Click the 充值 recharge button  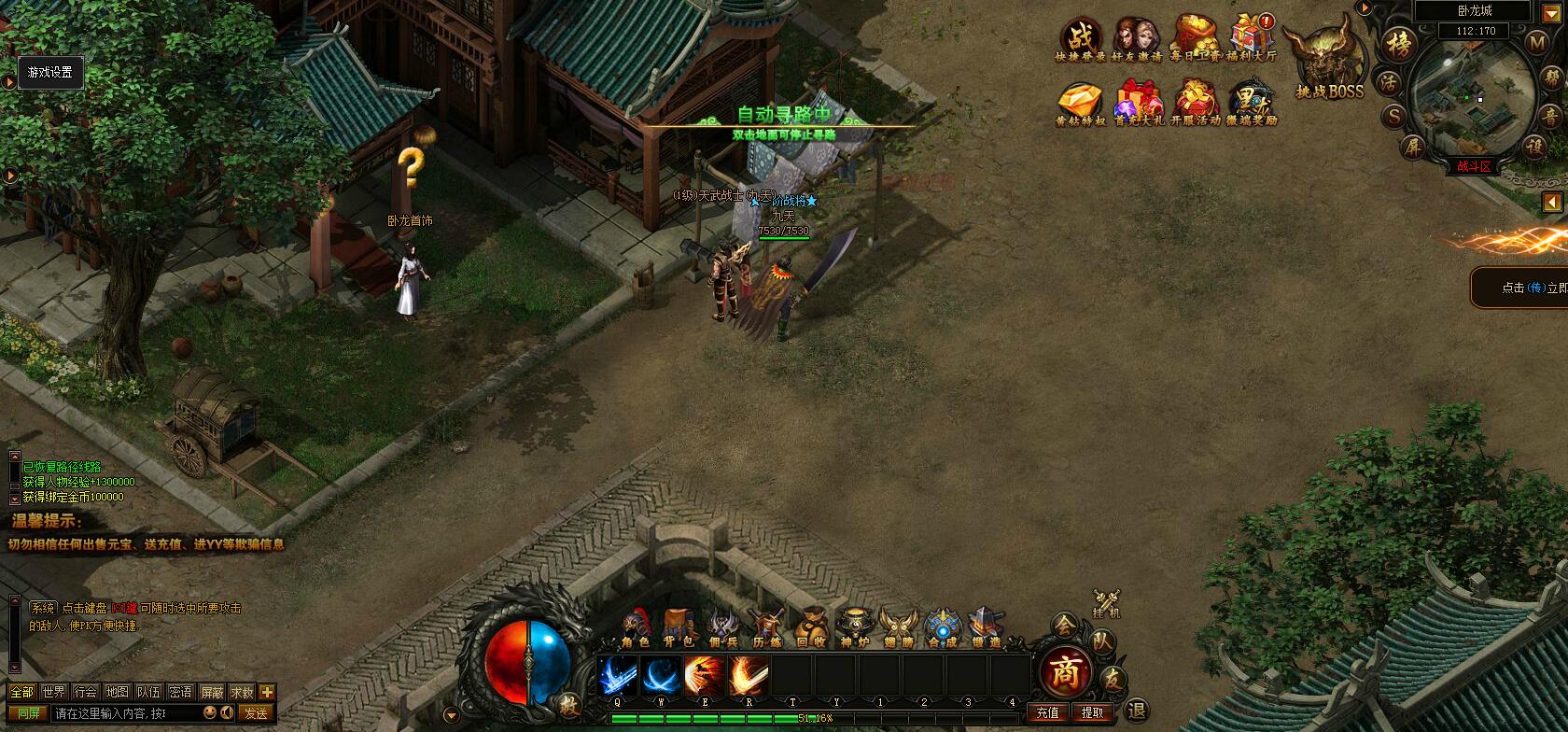[1047, 712]
